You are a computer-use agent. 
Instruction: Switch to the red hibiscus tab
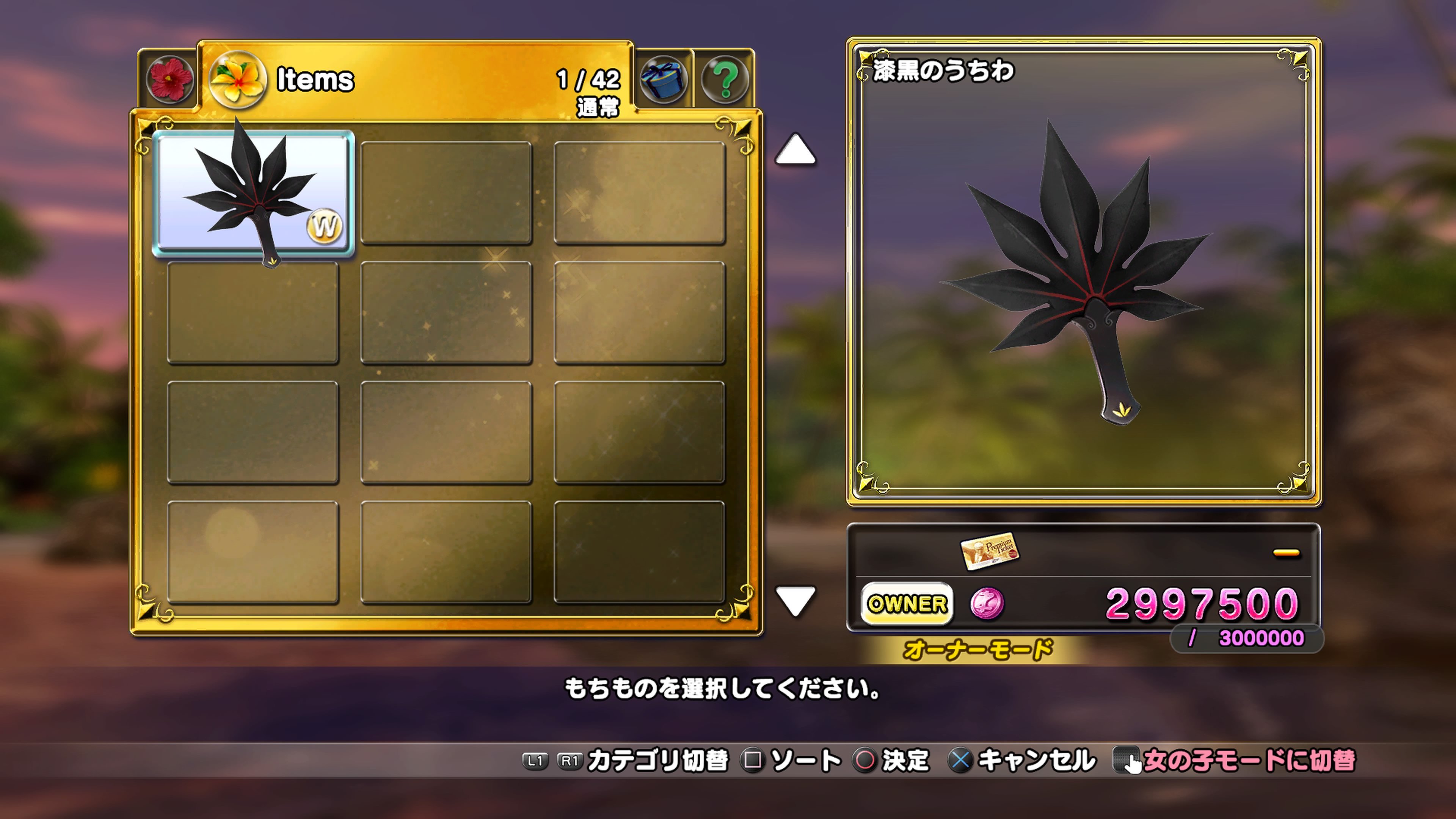(x=169, y=80)
